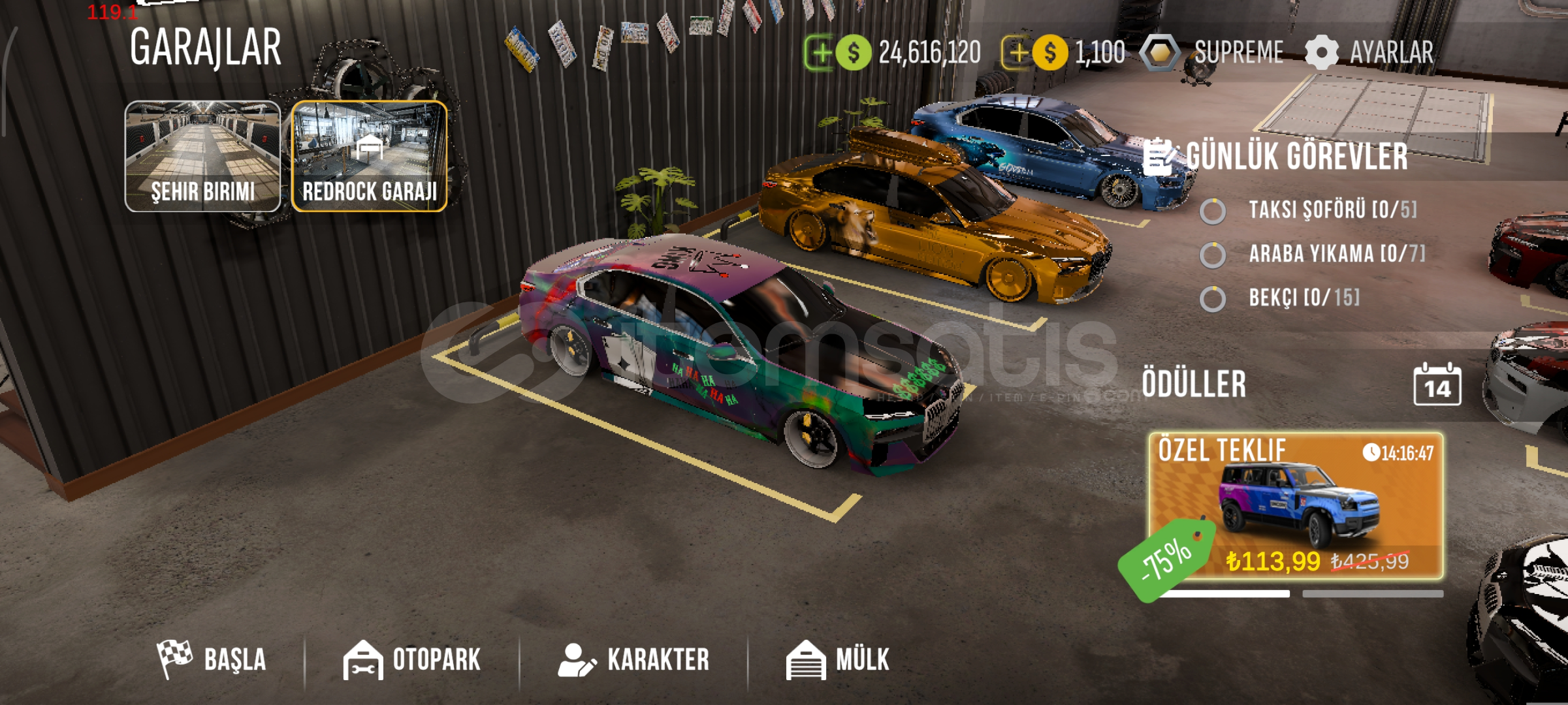Open the Supreme membership menu

point(1213,52)
